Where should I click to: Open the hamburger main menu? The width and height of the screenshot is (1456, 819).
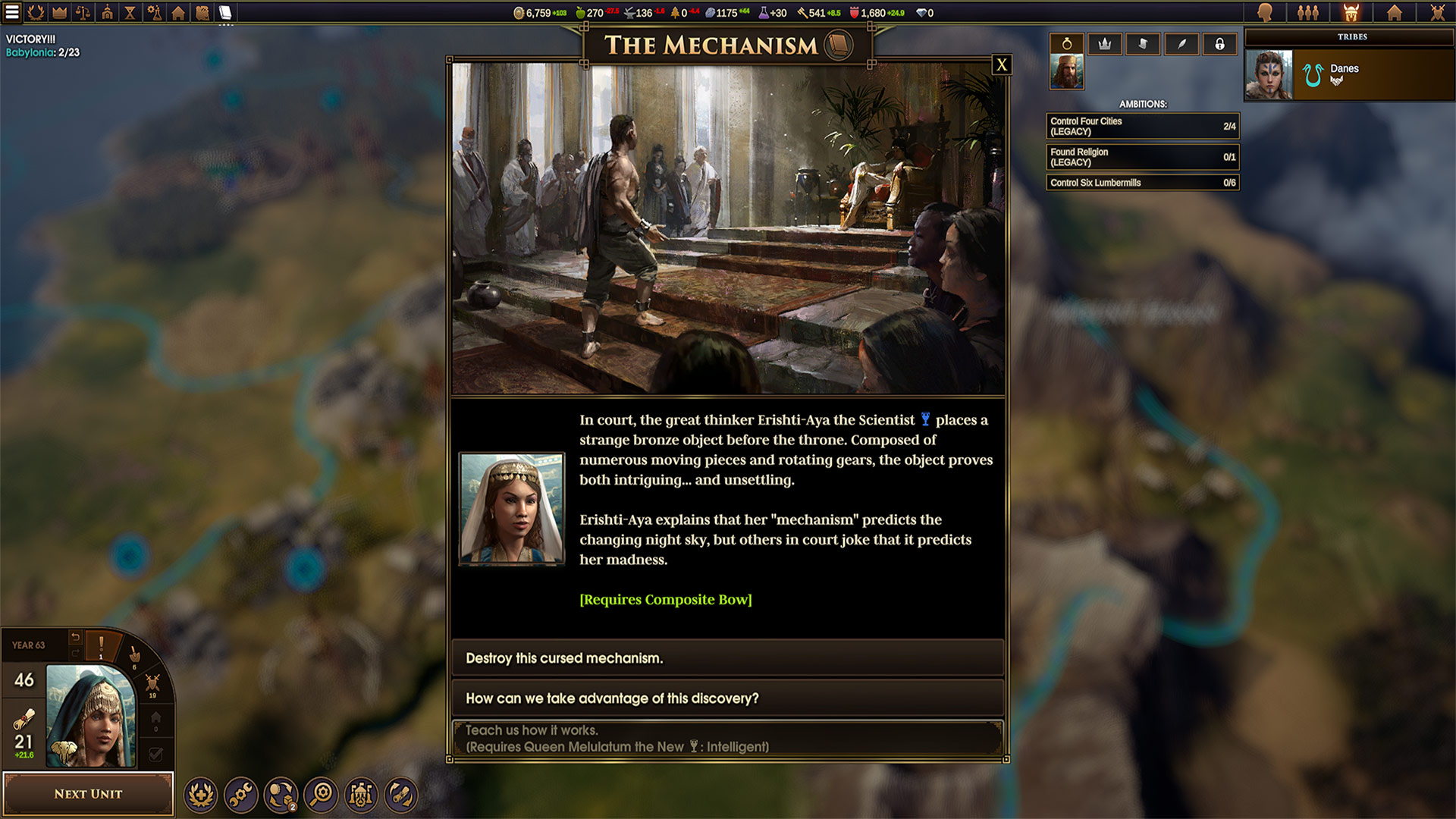12,12
